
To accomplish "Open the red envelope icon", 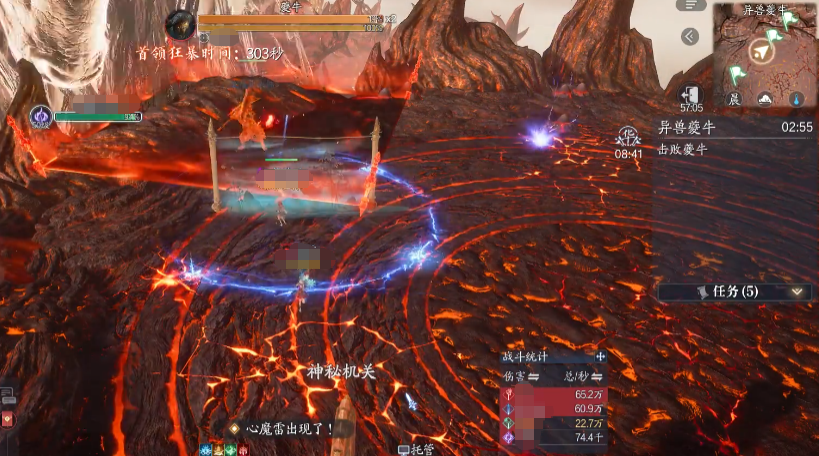I will pos(7,420).
